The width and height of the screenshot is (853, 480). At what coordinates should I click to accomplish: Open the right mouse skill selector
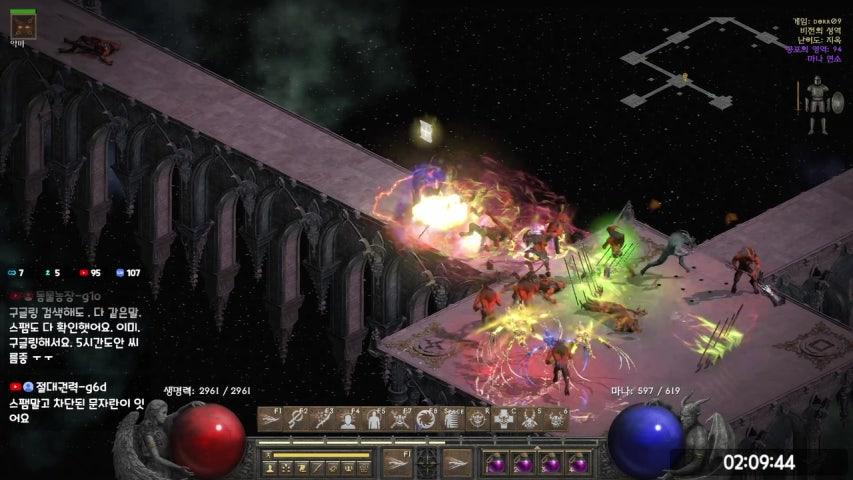pyautogui.click(x=457, y=462)
